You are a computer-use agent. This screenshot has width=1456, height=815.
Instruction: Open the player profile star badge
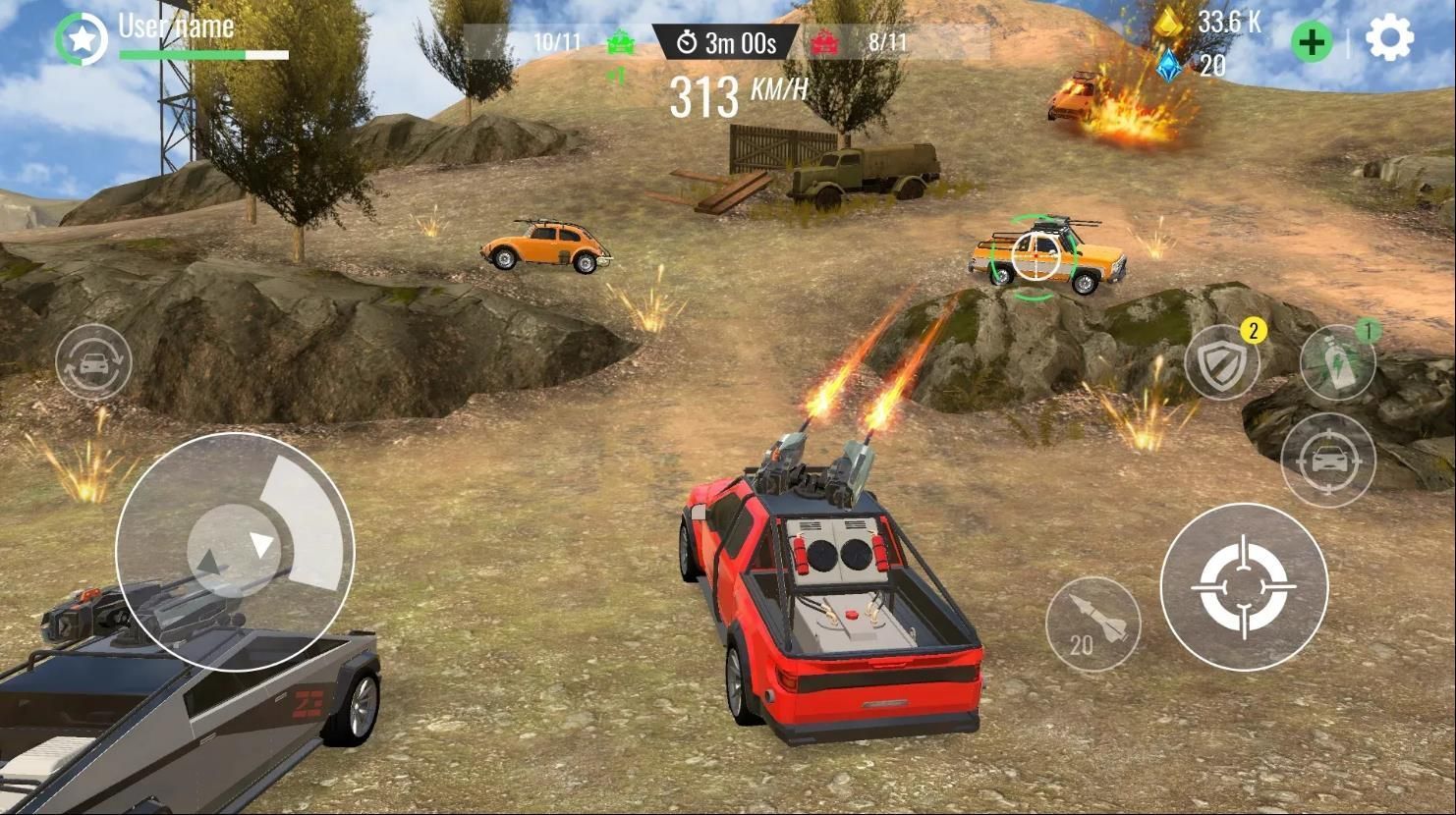(81, 40)
